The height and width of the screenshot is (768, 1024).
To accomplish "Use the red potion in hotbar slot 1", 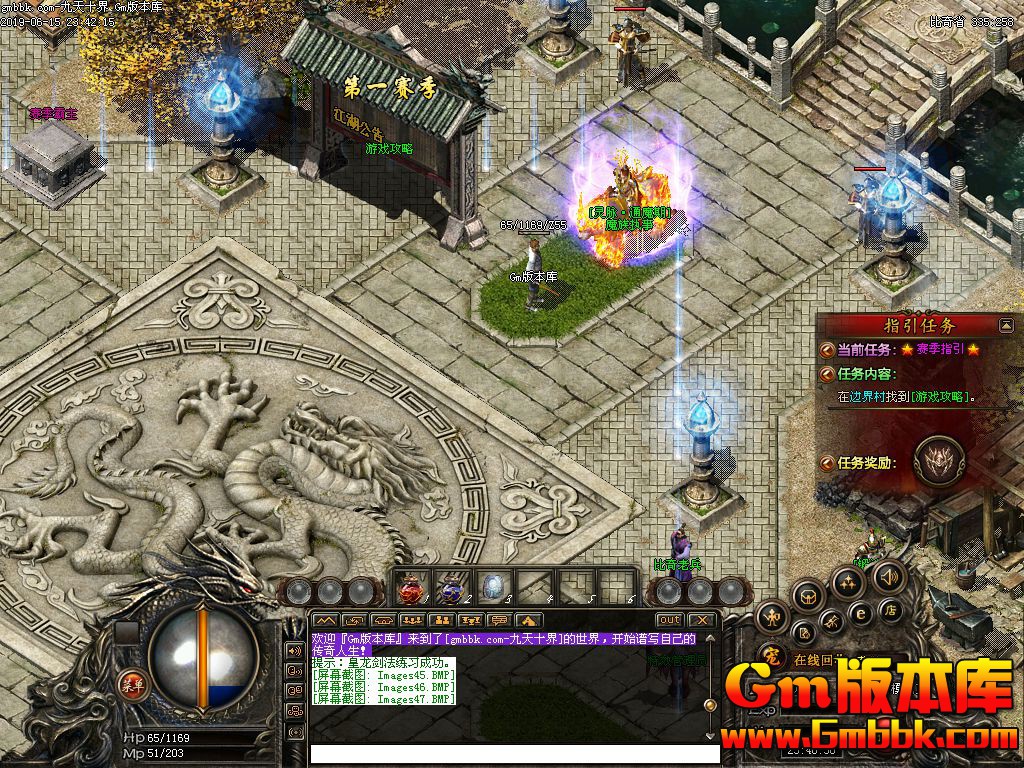I will 411,588.
